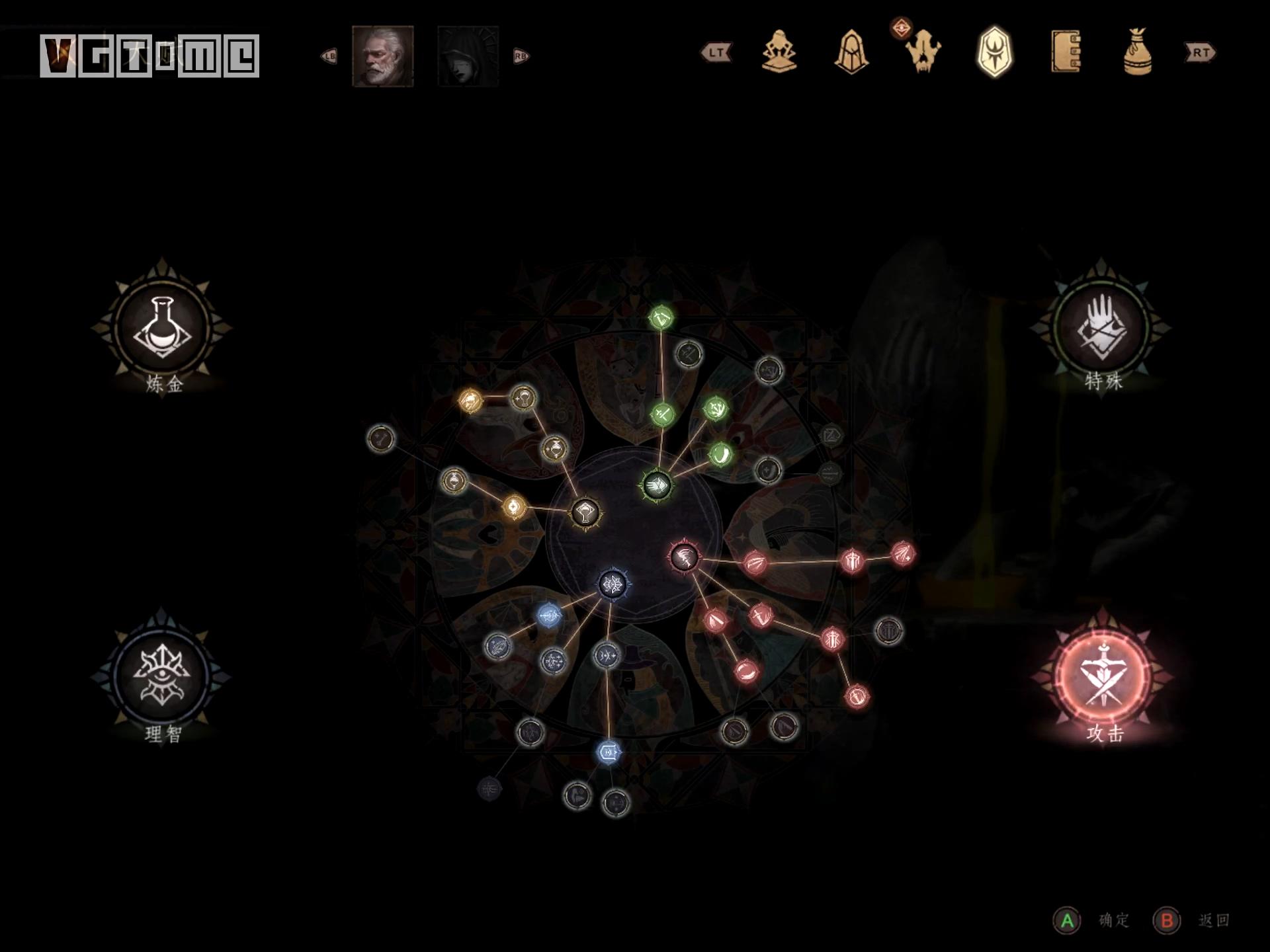The height and width of the screenshot is (952, 1270).
Task: Select the blue central sanity tree node
Action: click(613, 584)
